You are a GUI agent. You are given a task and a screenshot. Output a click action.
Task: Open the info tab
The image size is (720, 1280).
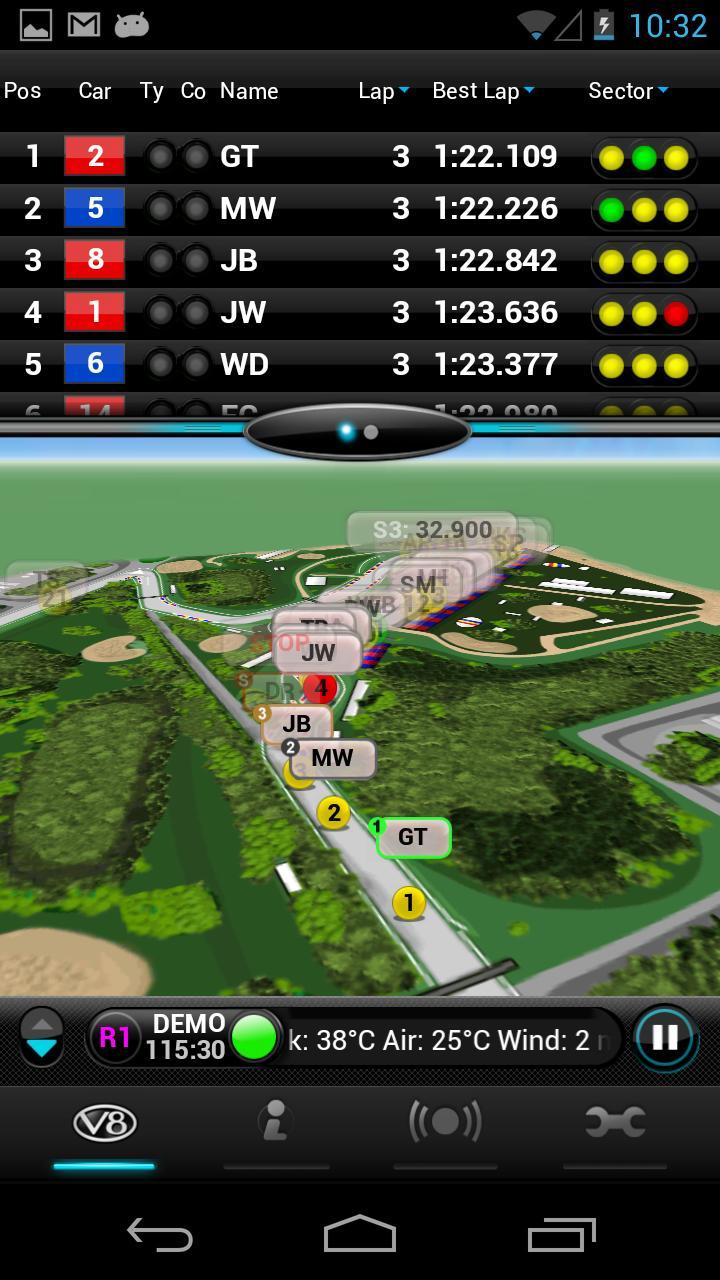[275, 1124]
